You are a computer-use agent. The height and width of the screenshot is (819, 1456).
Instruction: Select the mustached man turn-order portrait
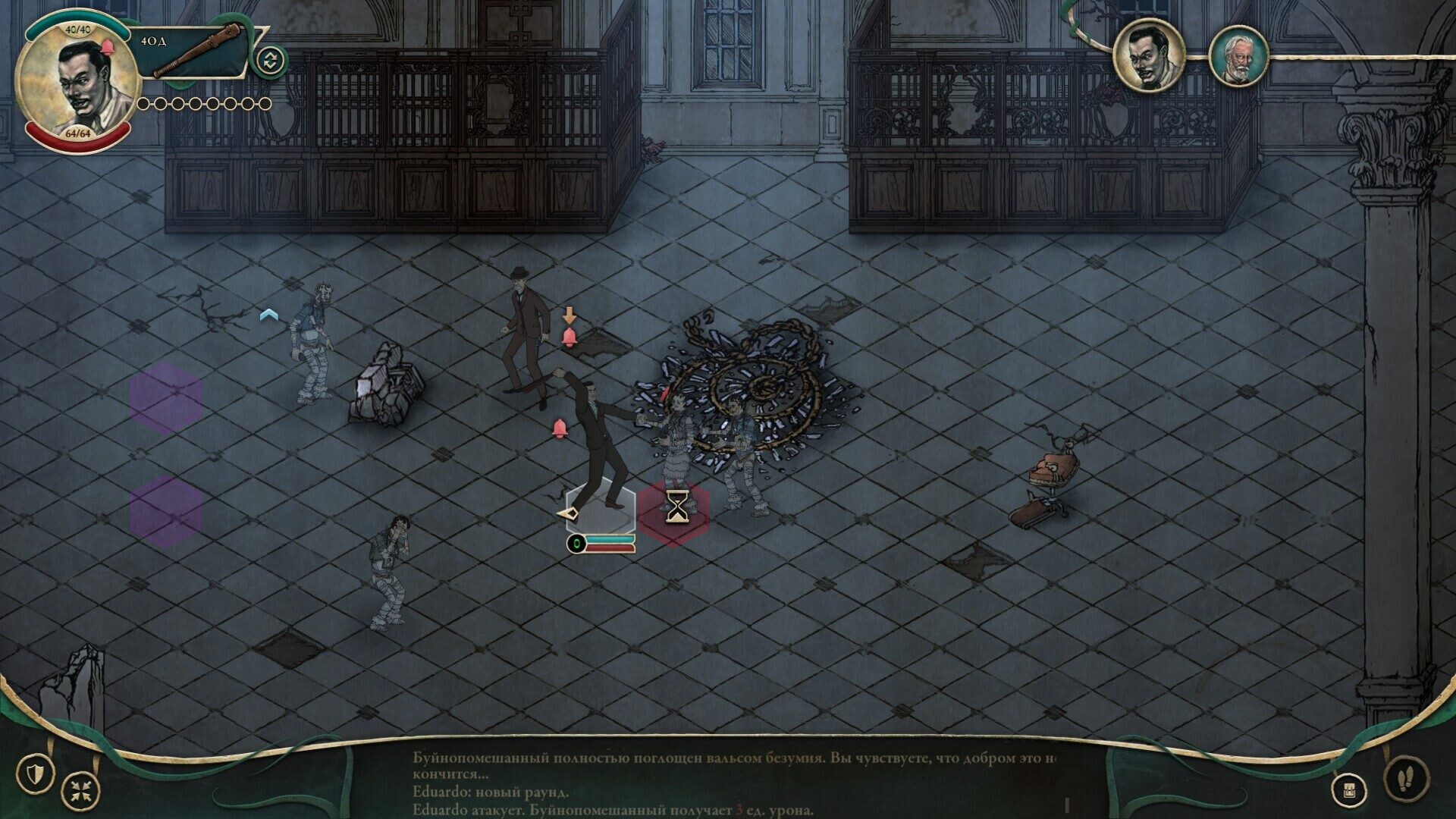1149,55
